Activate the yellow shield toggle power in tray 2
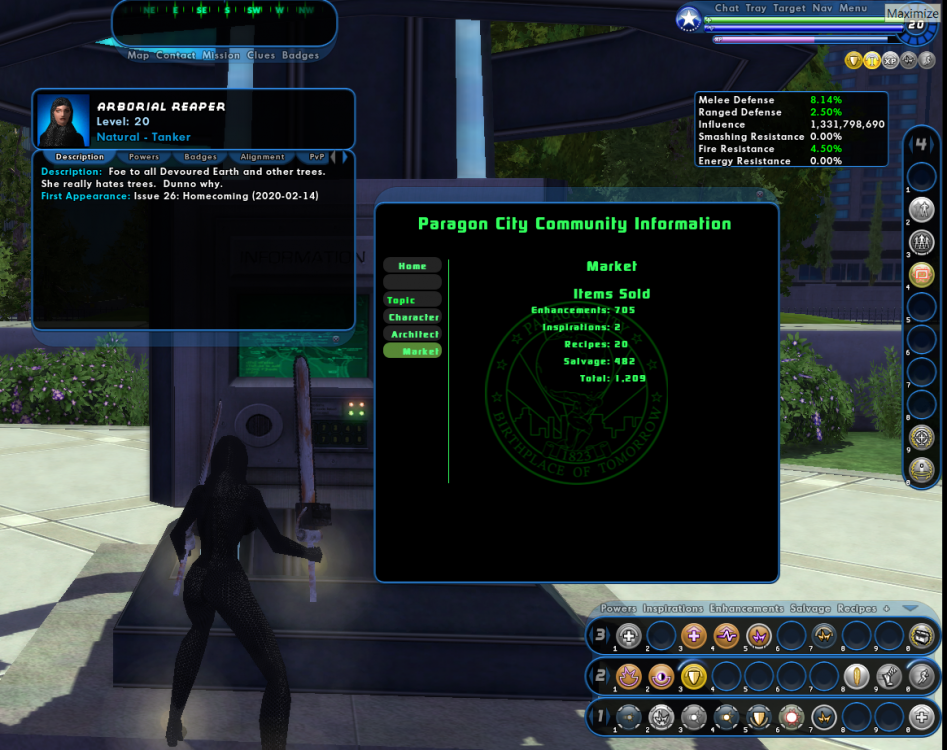This screenshot has width=947, height=750. [x=693, y=677]
